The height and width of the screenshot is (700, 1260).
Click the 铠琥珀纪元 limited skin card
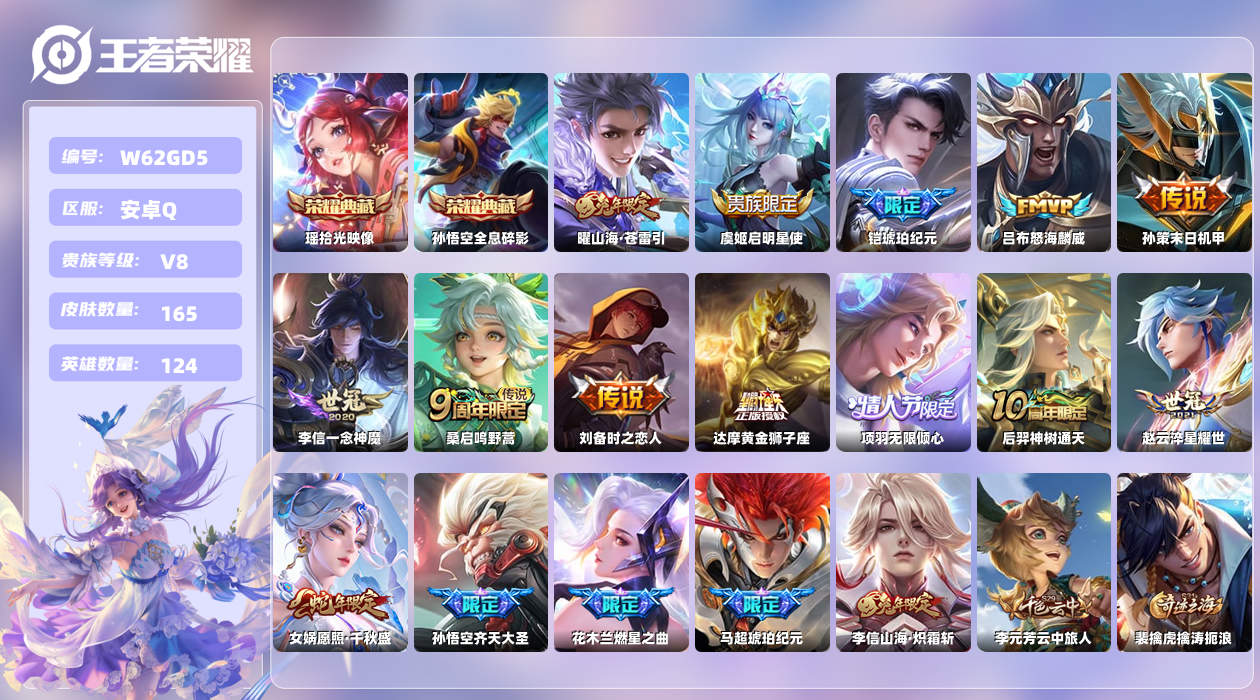point(903,162)
